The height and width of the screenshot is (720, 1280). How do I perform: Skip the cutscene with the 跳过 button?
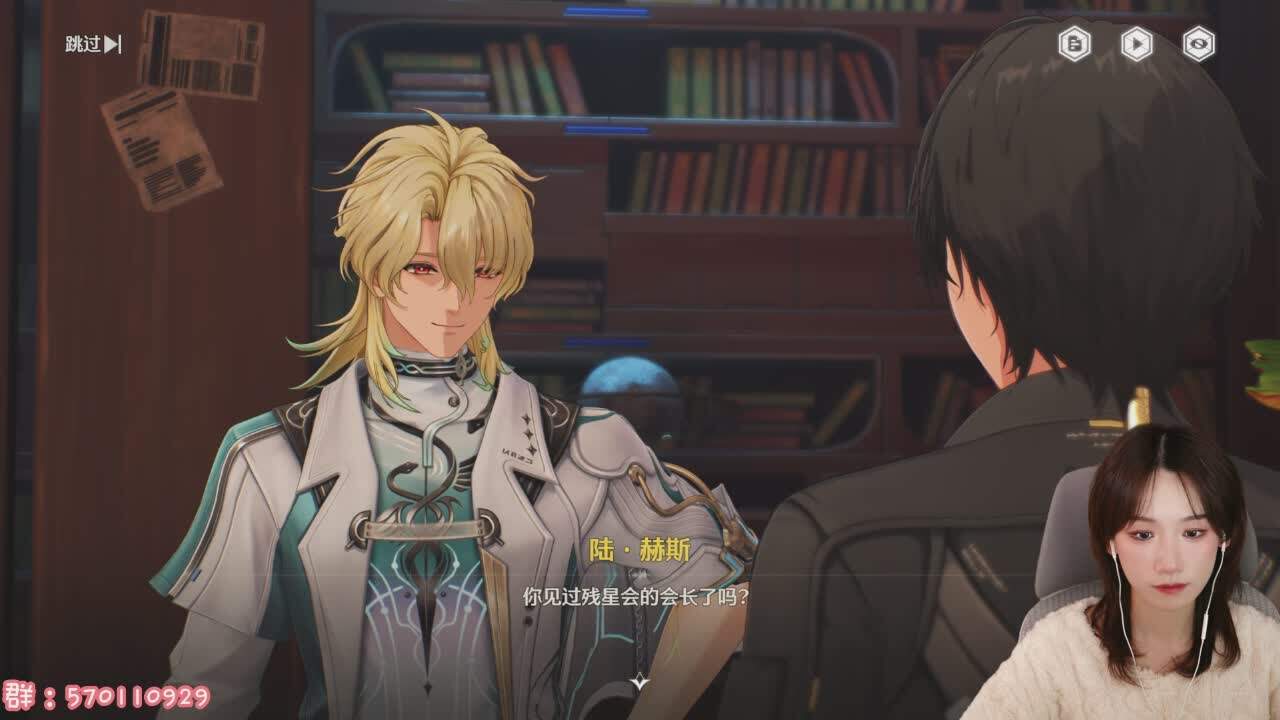pyautogui.click(x=93, y=44)
